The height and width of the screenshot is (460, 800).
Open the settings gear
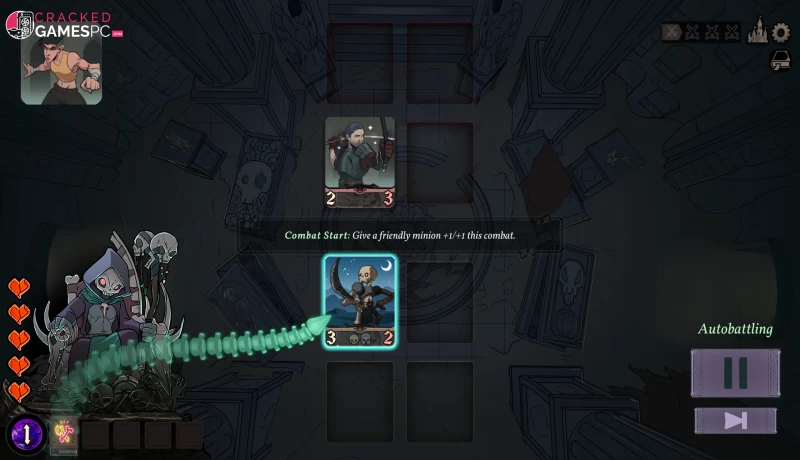click(780, 32)
